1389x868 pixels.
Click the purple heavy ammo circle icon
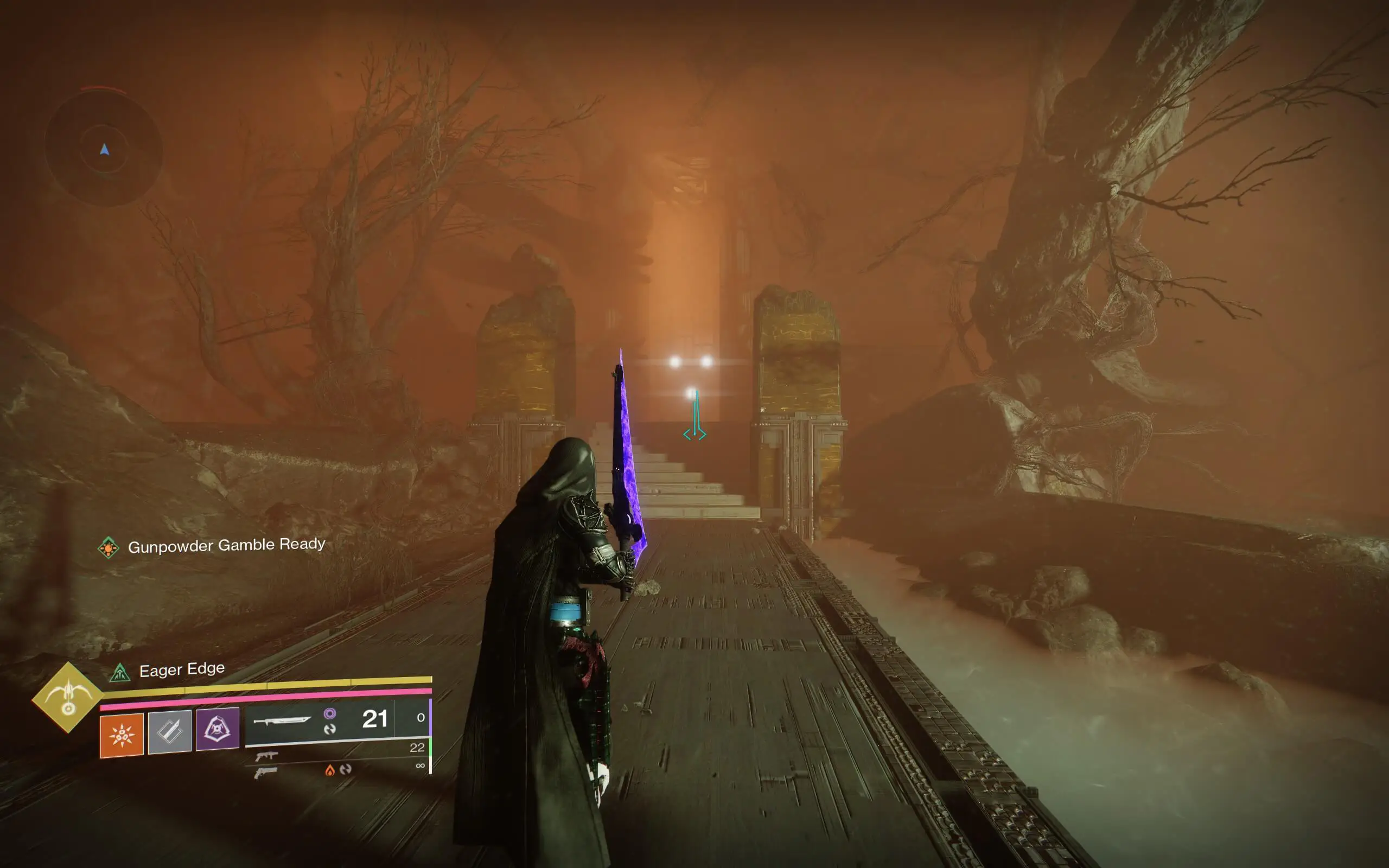tap(330, 714)
